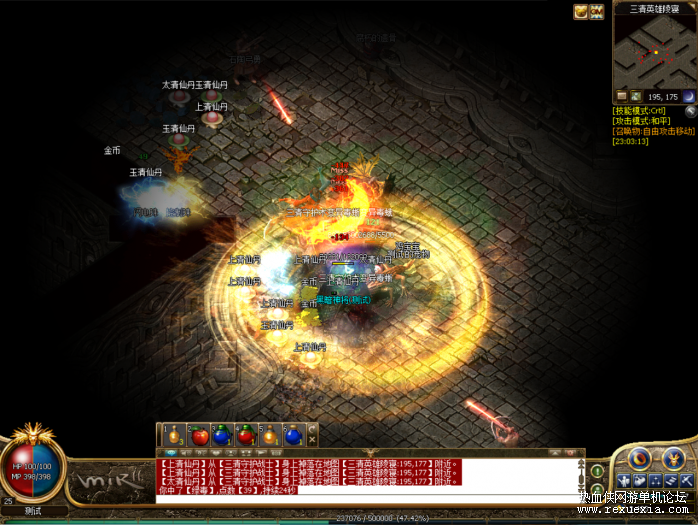Click the MIR logo beside the chat
Screen dimensions: 698x525
[x=110, y=483]
